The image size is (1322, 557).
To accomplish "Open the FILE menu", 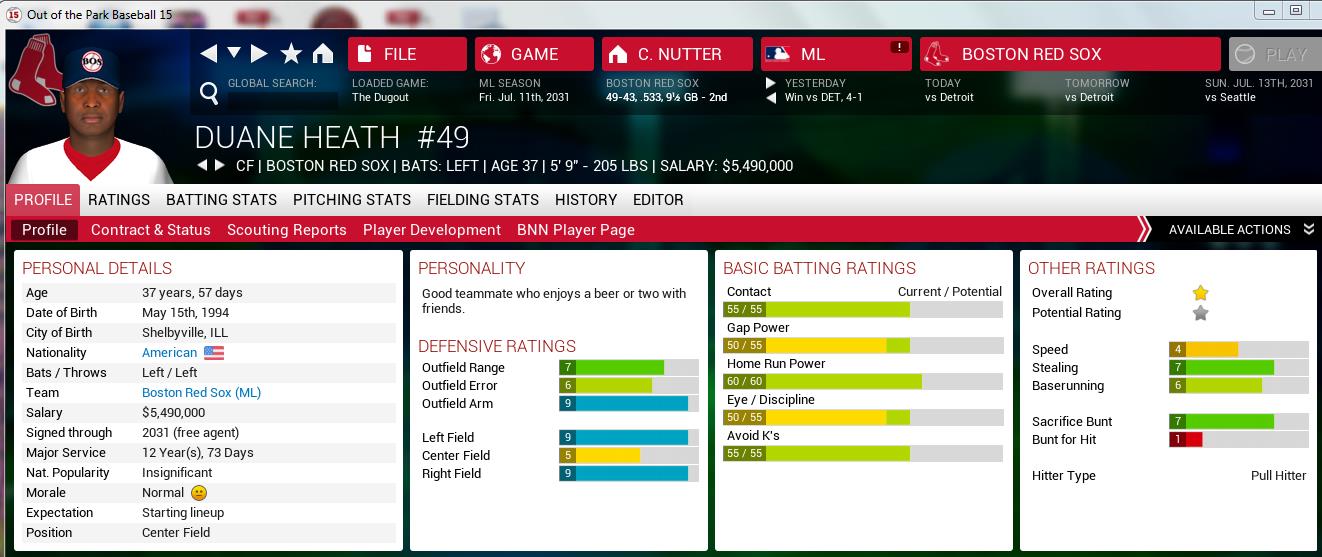I will (407, 54).
